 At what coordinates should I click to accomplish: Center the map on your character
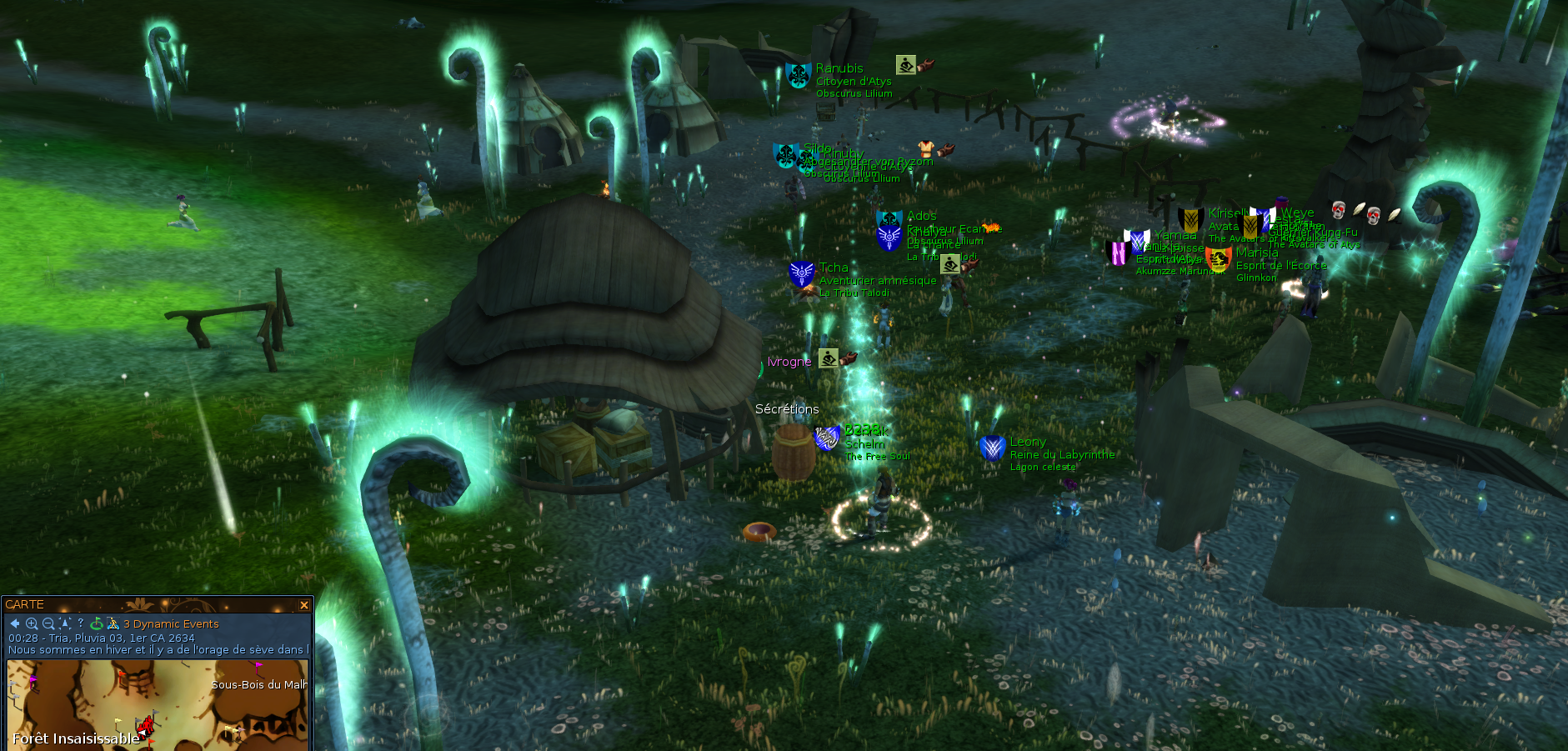point(64,623)
